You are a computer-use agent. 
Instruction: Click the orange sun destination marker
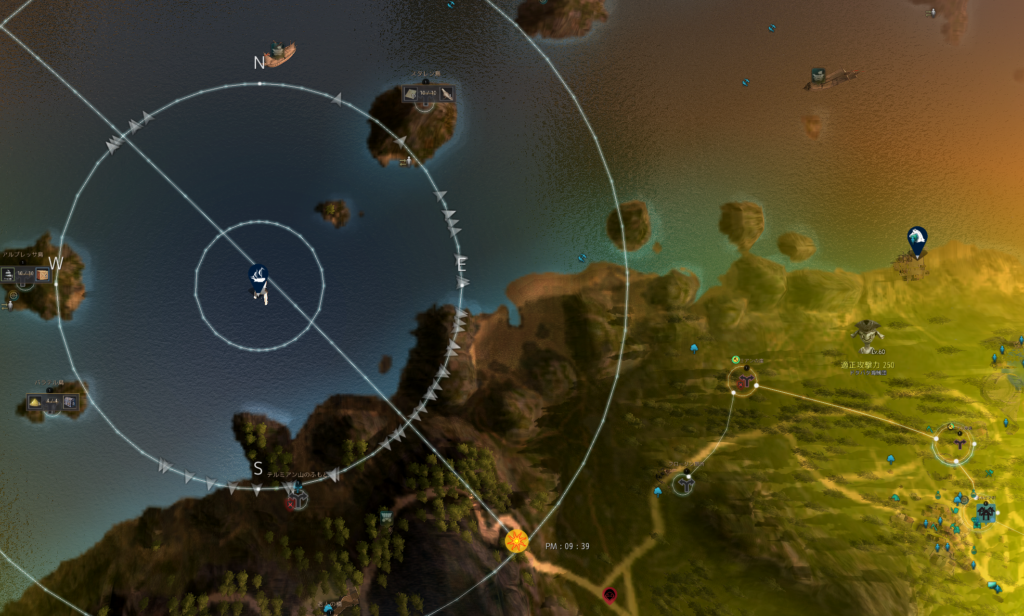click(516, 541)
